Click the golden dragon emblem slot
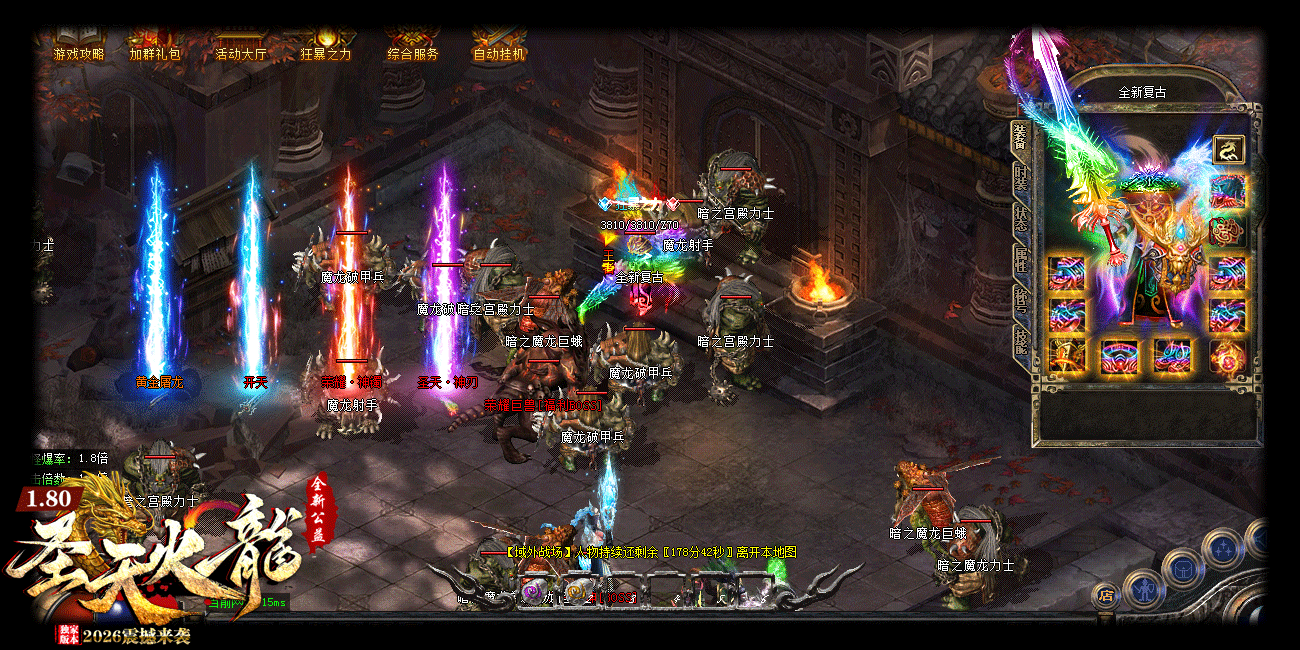This screenshot has width=1300, height=650. click(x=1228, y=150)
